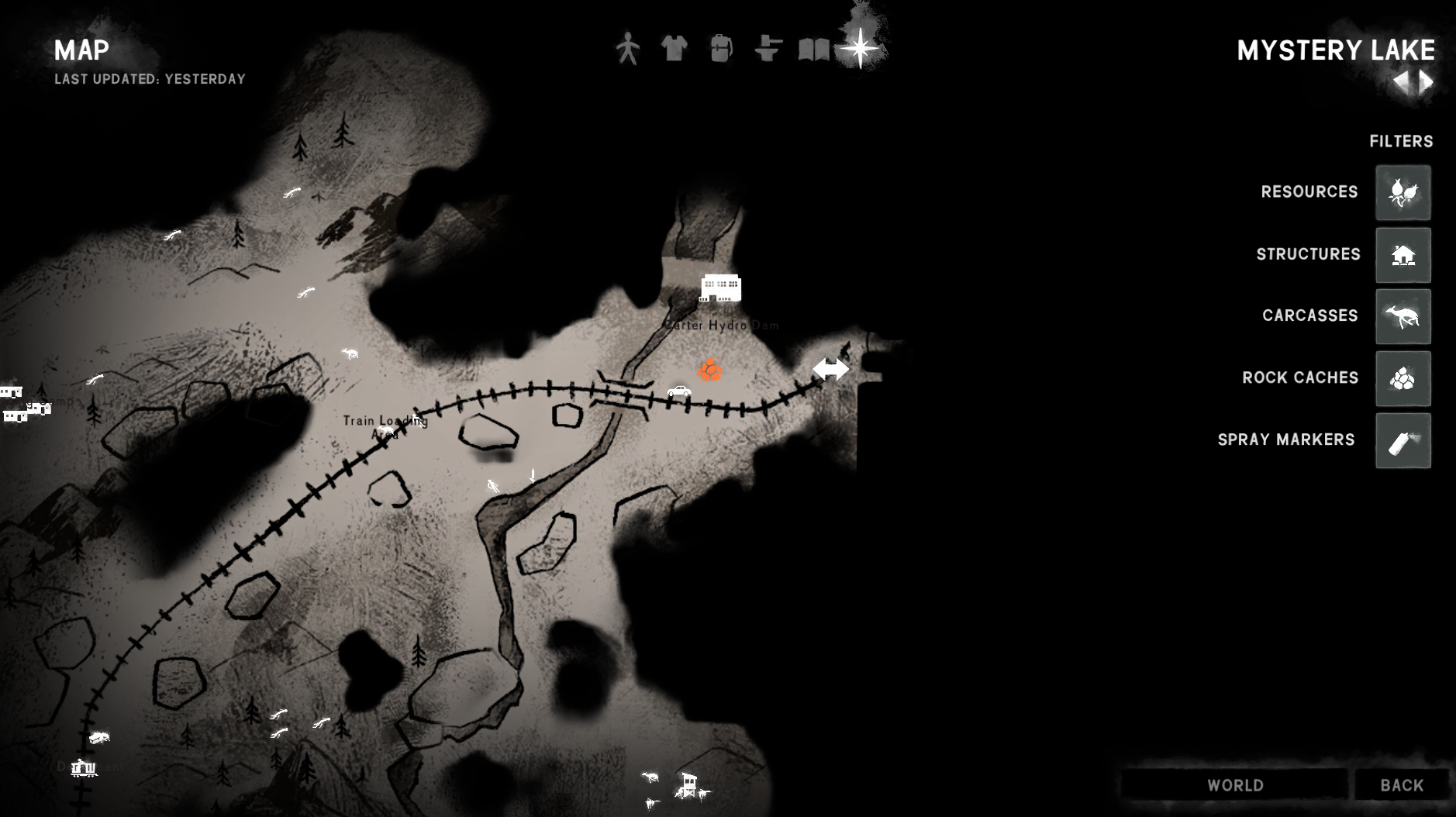Viewport: 1456px width, 817px height.
Task: Toggle the Resources map filter
Action: click(1403, 192)
